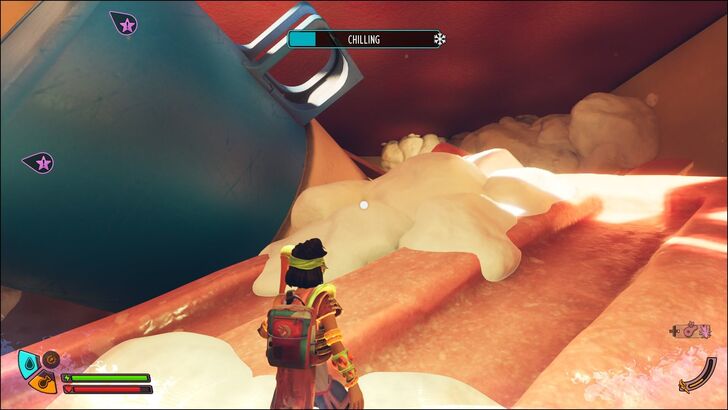The image size is (728, 410).
Task: Click the blue water-drop thirst icon
Action: coord(27,362)
